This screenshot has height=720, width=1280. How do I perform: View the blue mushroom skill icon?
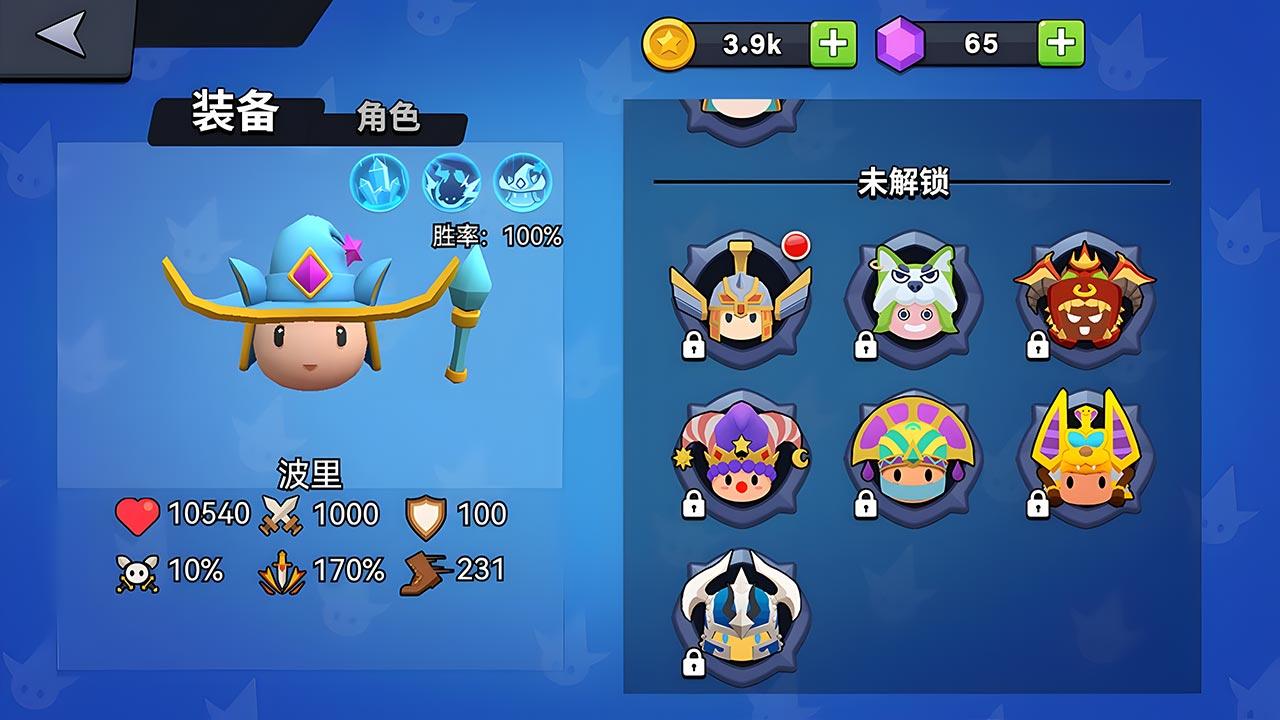pos(523,182)
